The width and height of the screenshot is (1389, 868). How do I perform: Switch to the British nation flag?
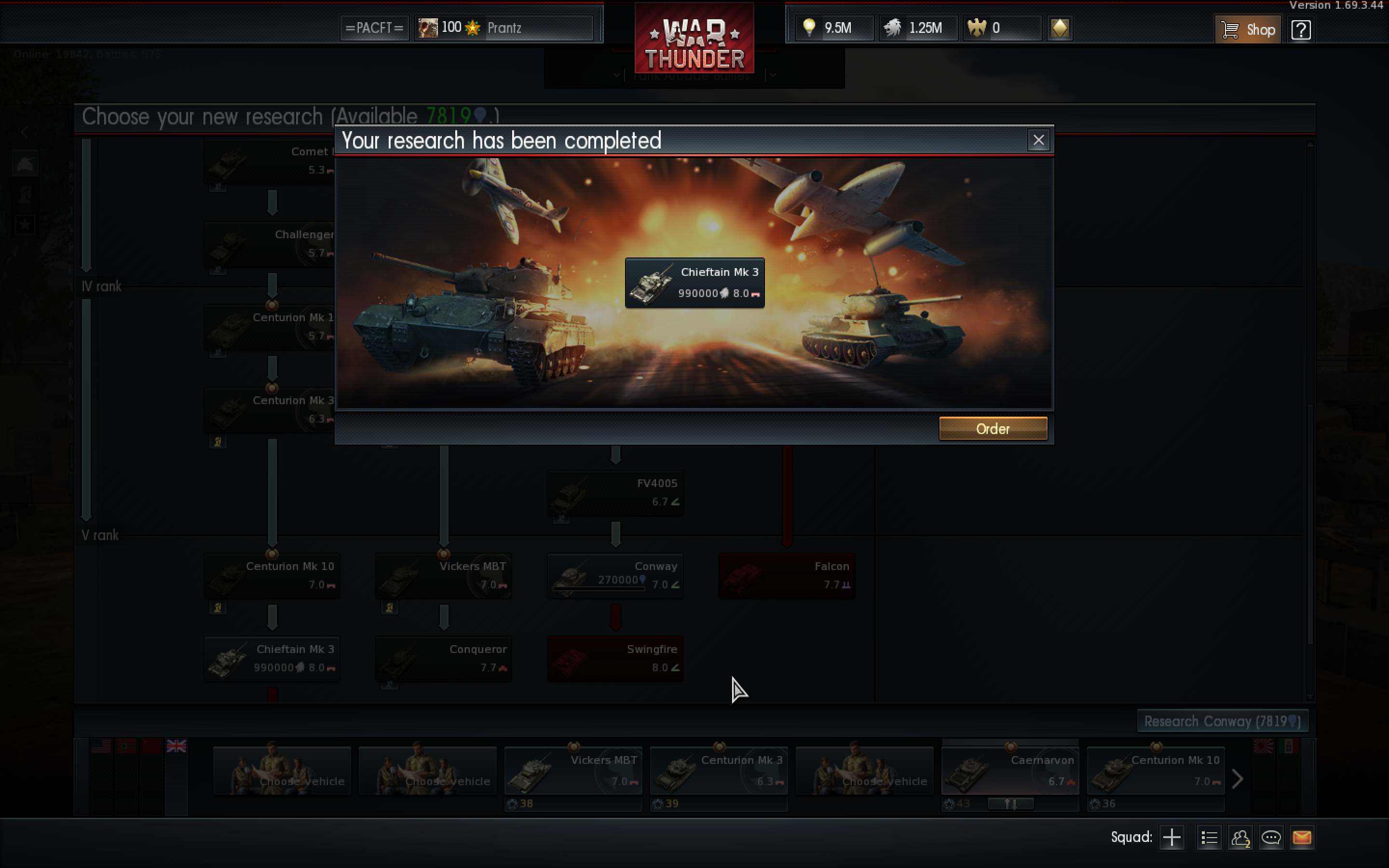[176, 746]
